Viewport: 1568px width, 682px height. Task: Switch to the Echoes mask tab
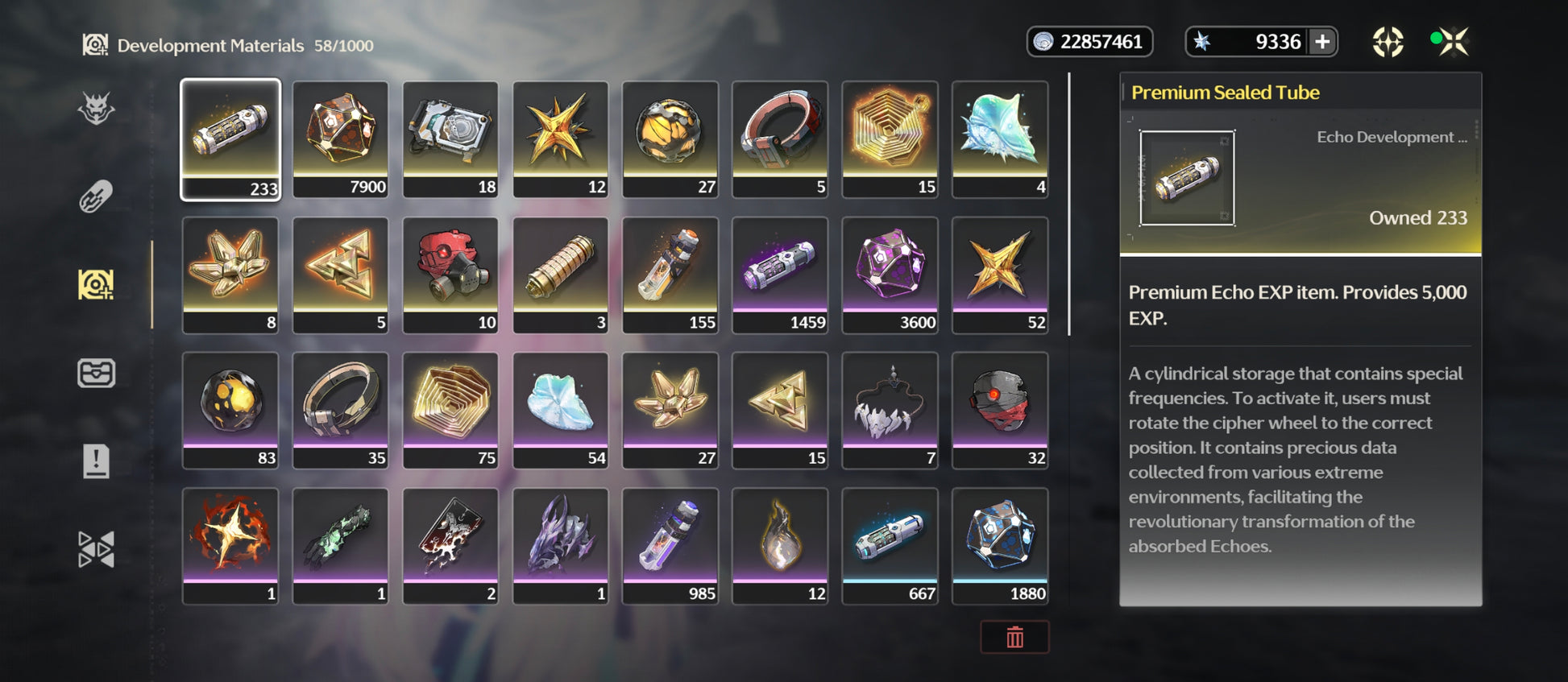96,108
